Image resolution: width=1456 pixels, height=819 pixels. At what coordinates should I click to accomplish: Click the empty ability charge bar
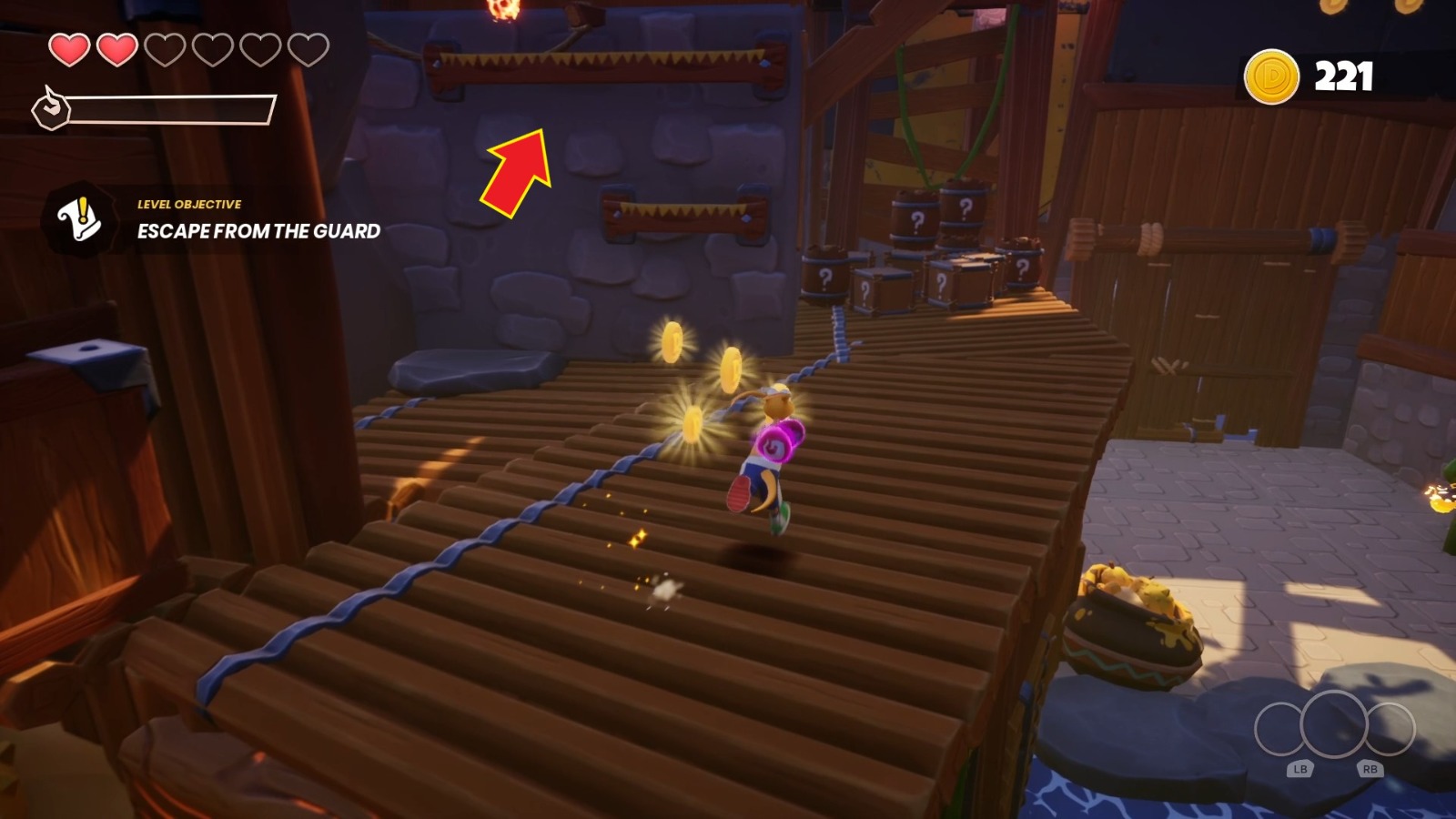pyautogui.click(x=173, y=109)
